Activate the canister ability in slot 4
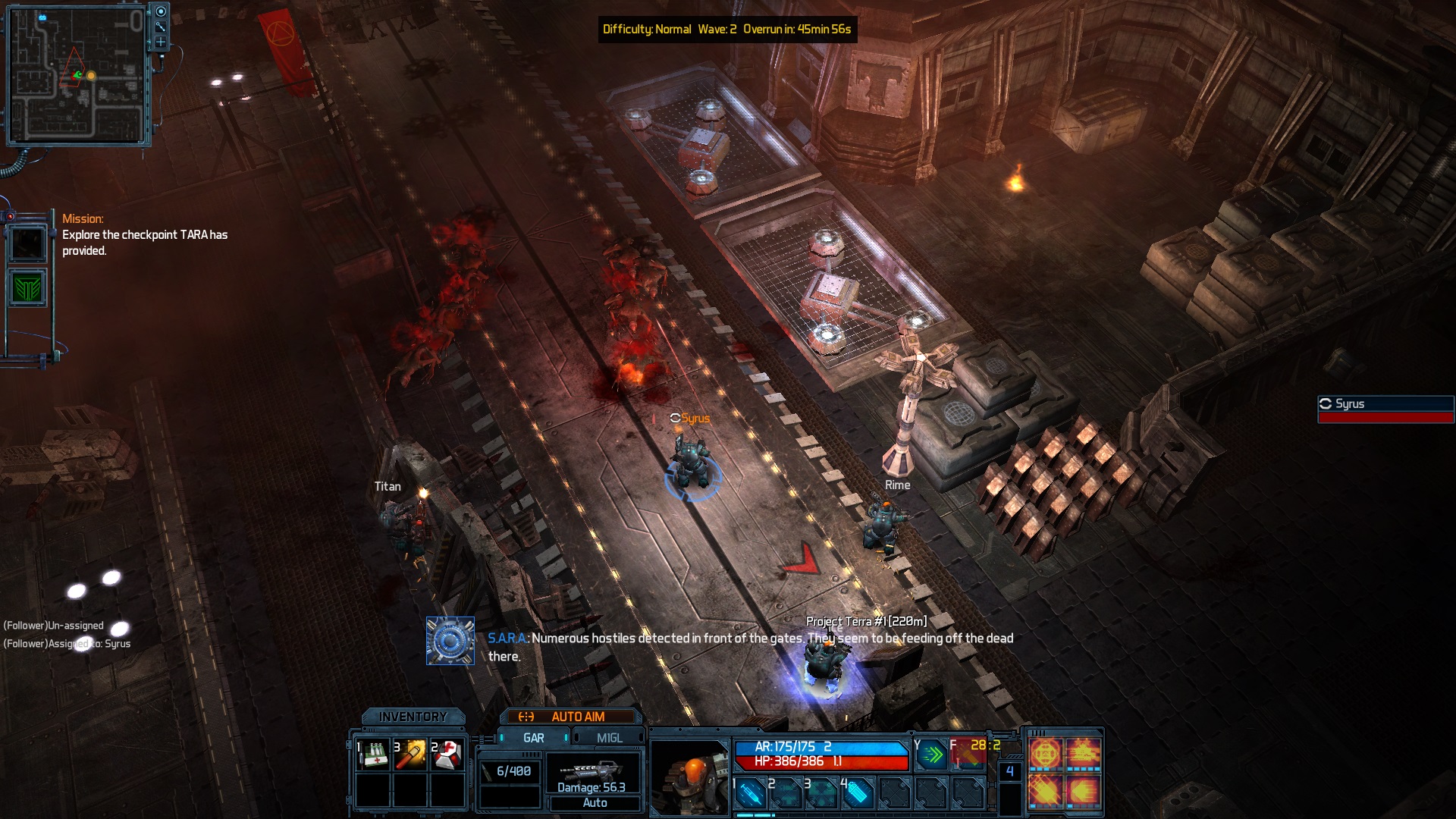 [x=857, y=794]
